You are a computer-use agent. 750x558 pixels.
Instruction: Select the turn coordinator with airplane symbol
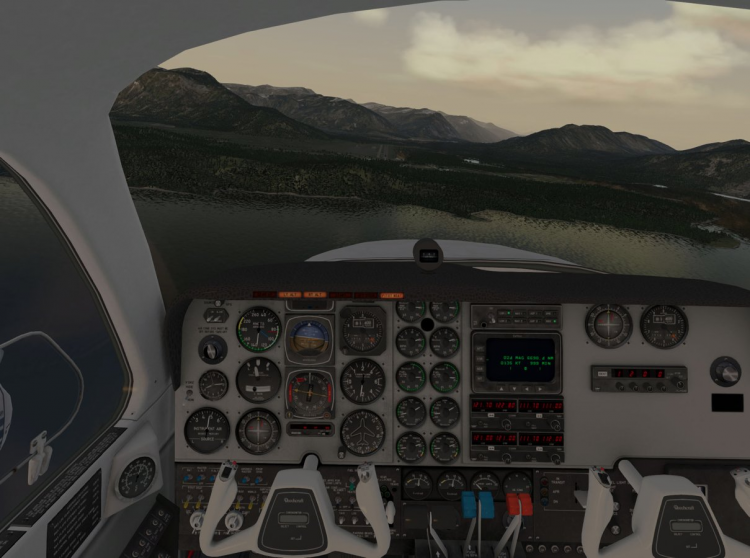coord(362,432)
